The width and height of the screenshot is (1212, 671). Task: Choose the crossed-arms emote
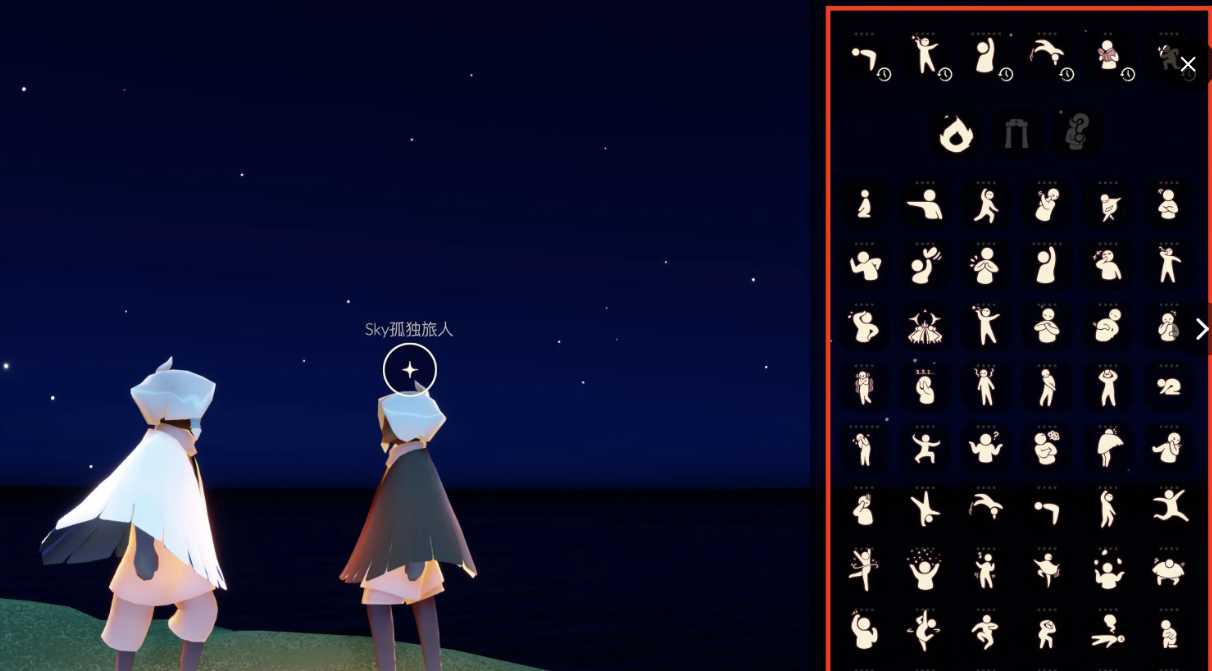[x=1168, y=205]
